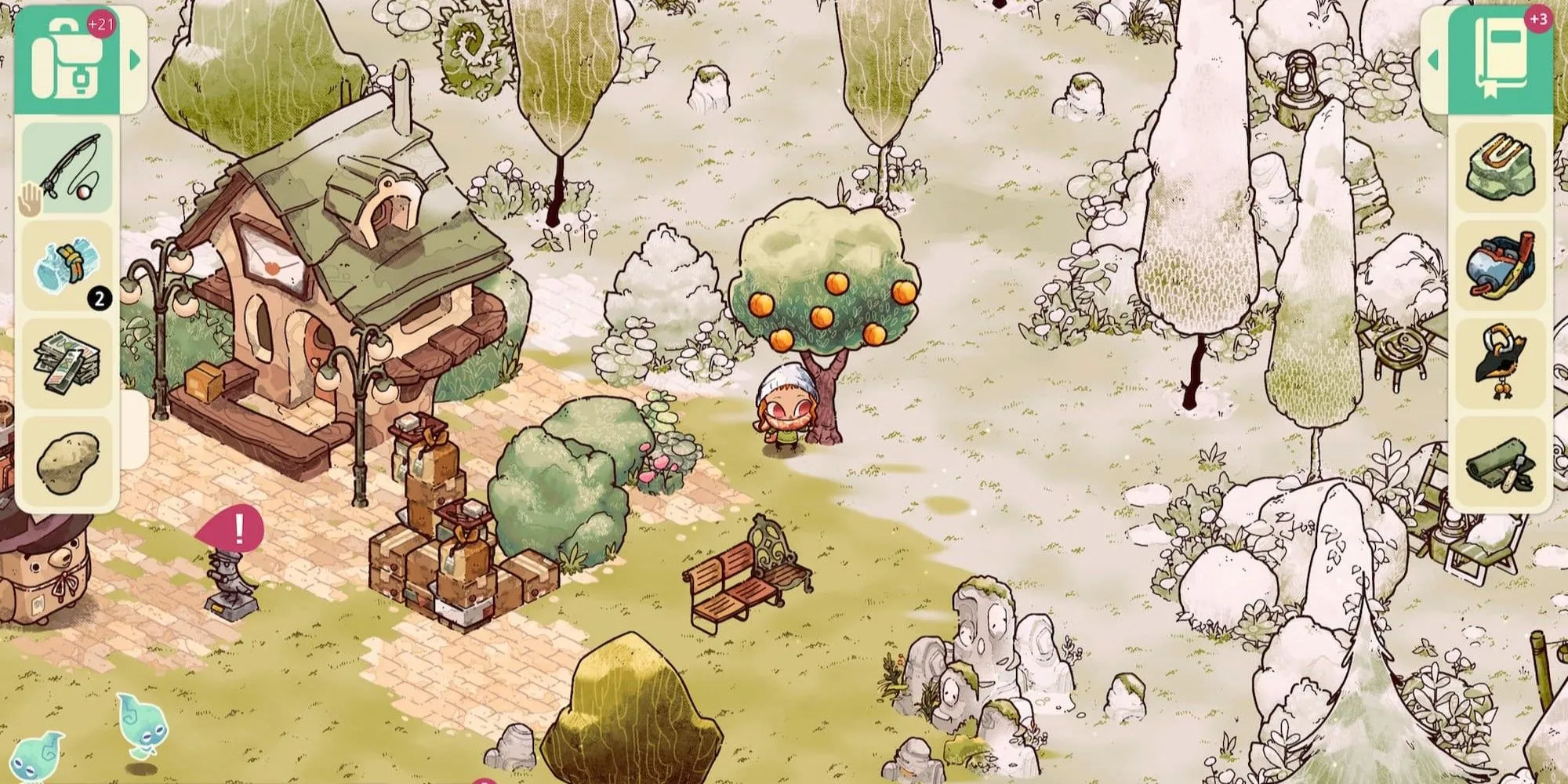Screen dimensions: 1568x784
Task: Expand the right journal panel arrow
Action: click(x=1434, y=60)
